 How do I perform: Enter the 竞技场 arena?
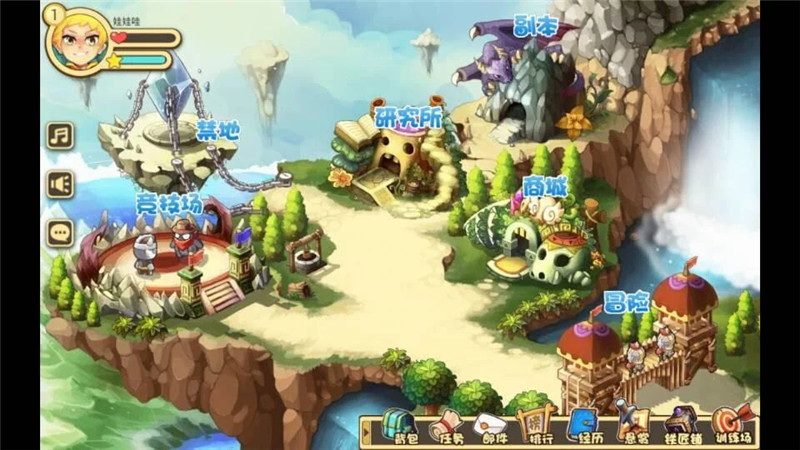[170, 255]
